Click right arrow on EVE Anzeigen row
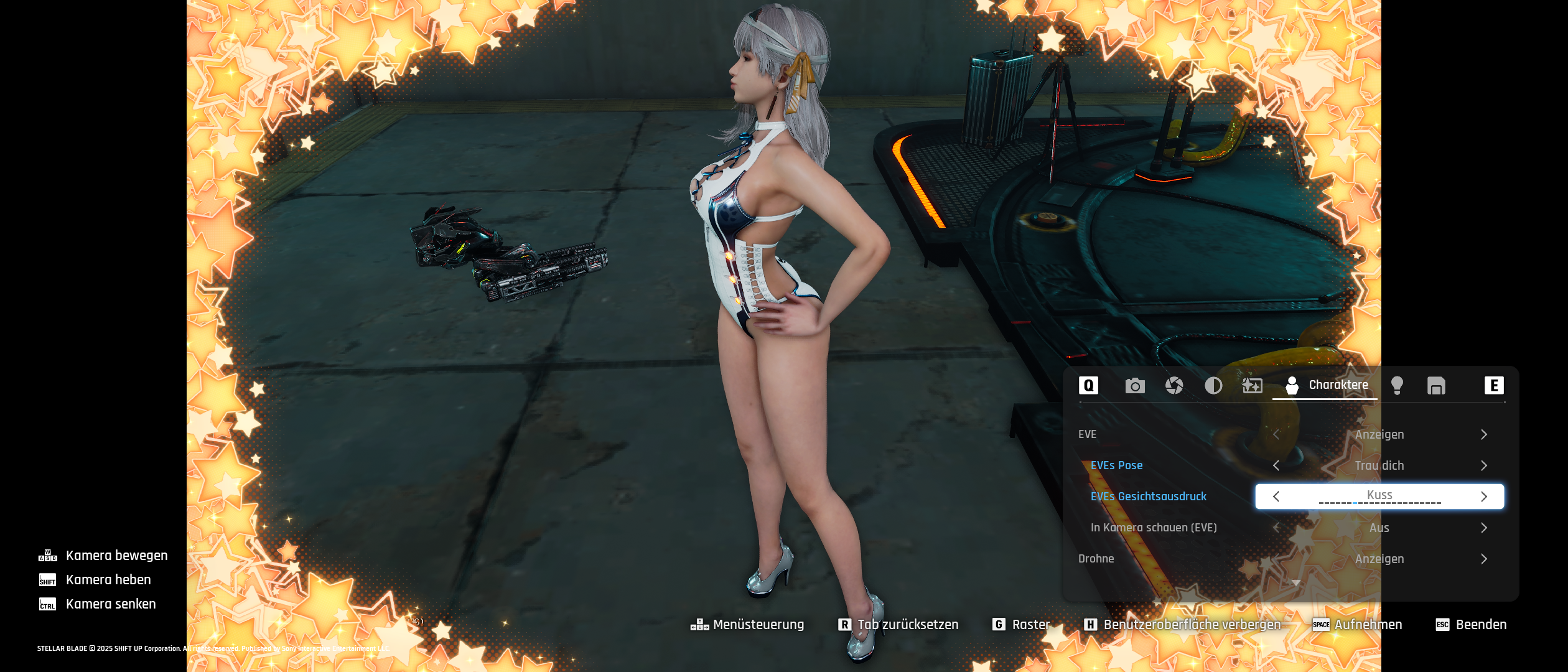The height and width of the screenshot is (672, 1568). 1484,434
